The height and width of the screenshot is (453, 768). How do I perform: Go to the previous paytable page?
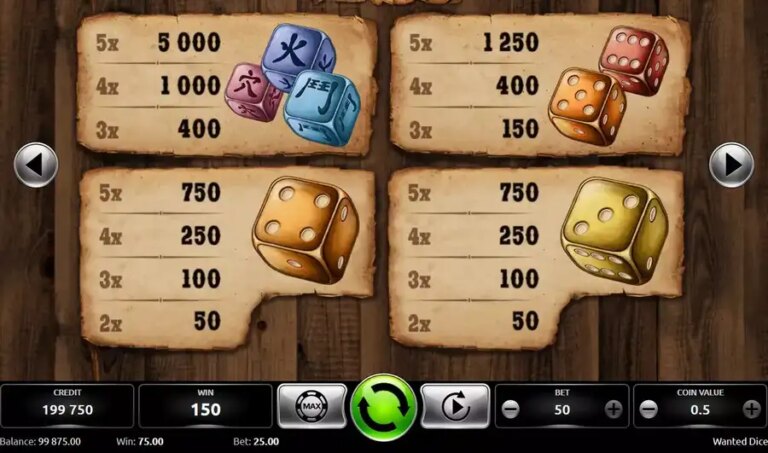pyautogui.click(x=36, y=165)
